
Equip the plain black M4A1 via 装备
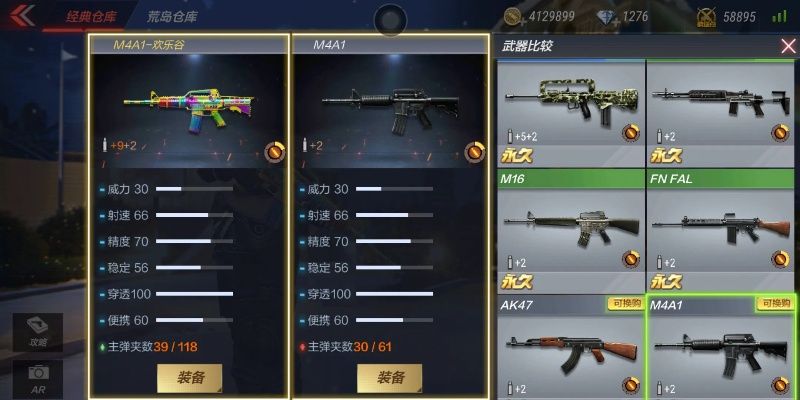click(x=390, y=377)
